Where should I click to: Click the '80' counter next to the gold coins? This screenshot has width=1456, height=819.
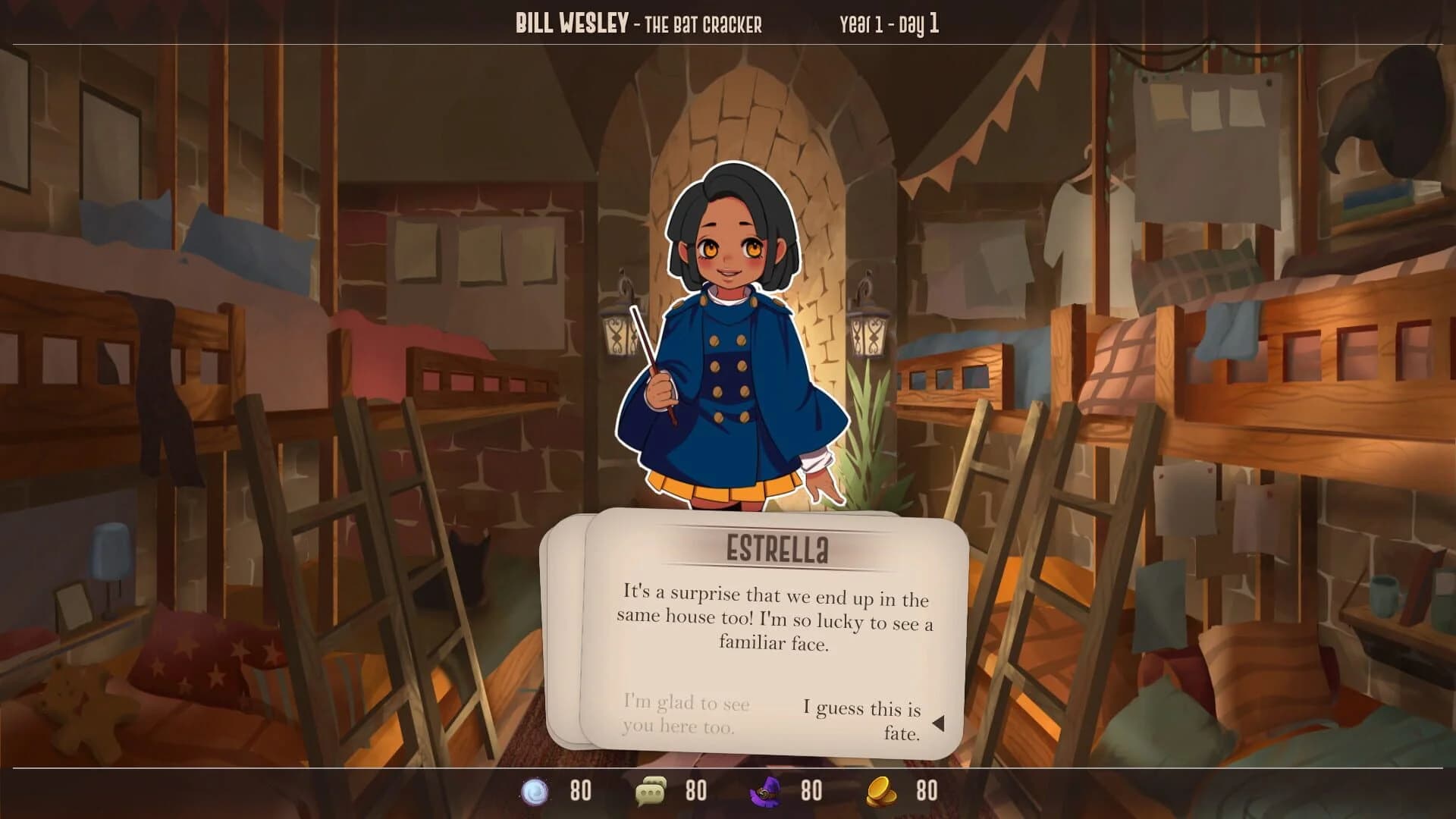coord(925,790)
